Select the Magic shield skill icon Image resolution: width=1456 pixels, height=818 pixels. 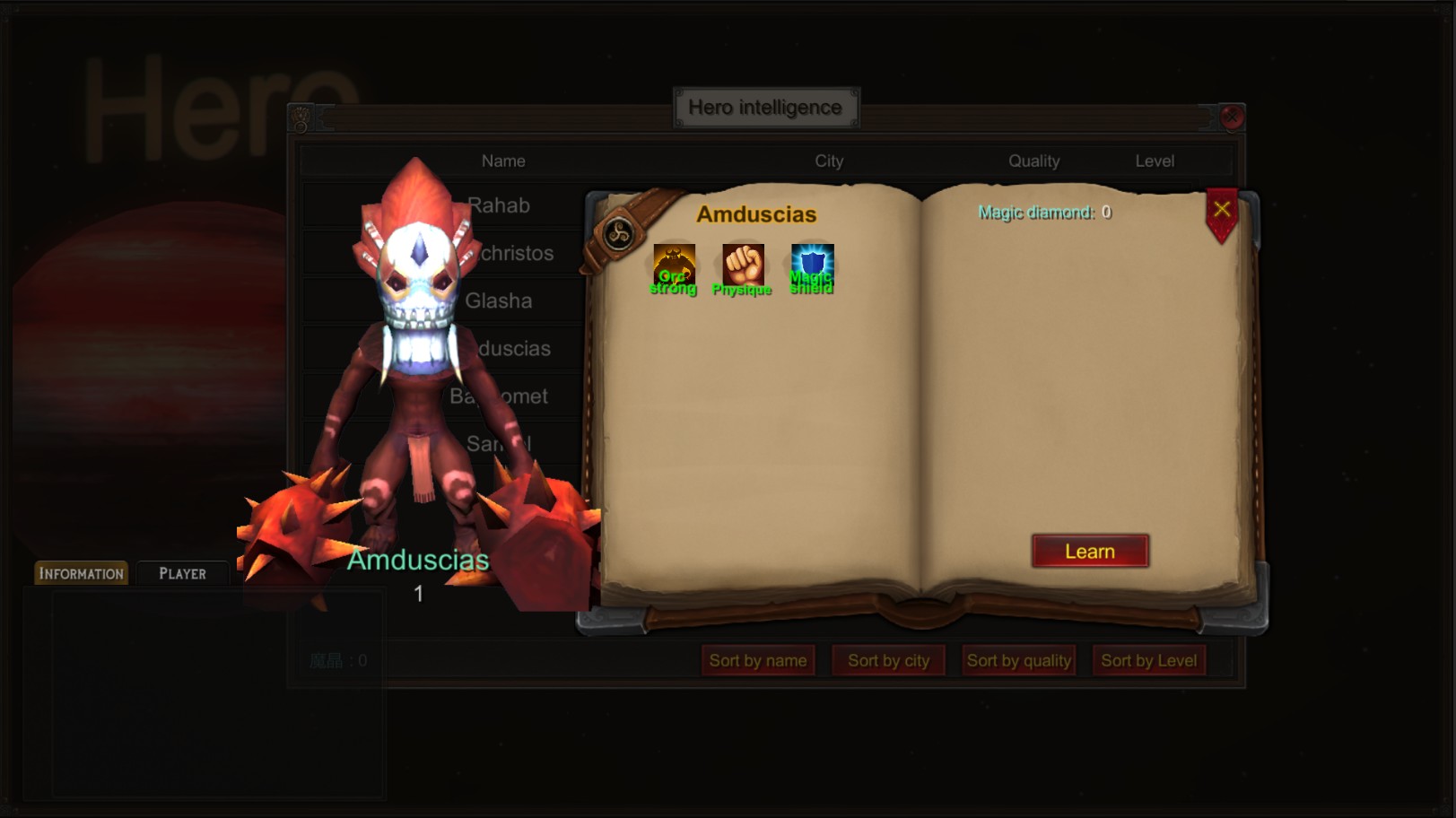point(812,263)
